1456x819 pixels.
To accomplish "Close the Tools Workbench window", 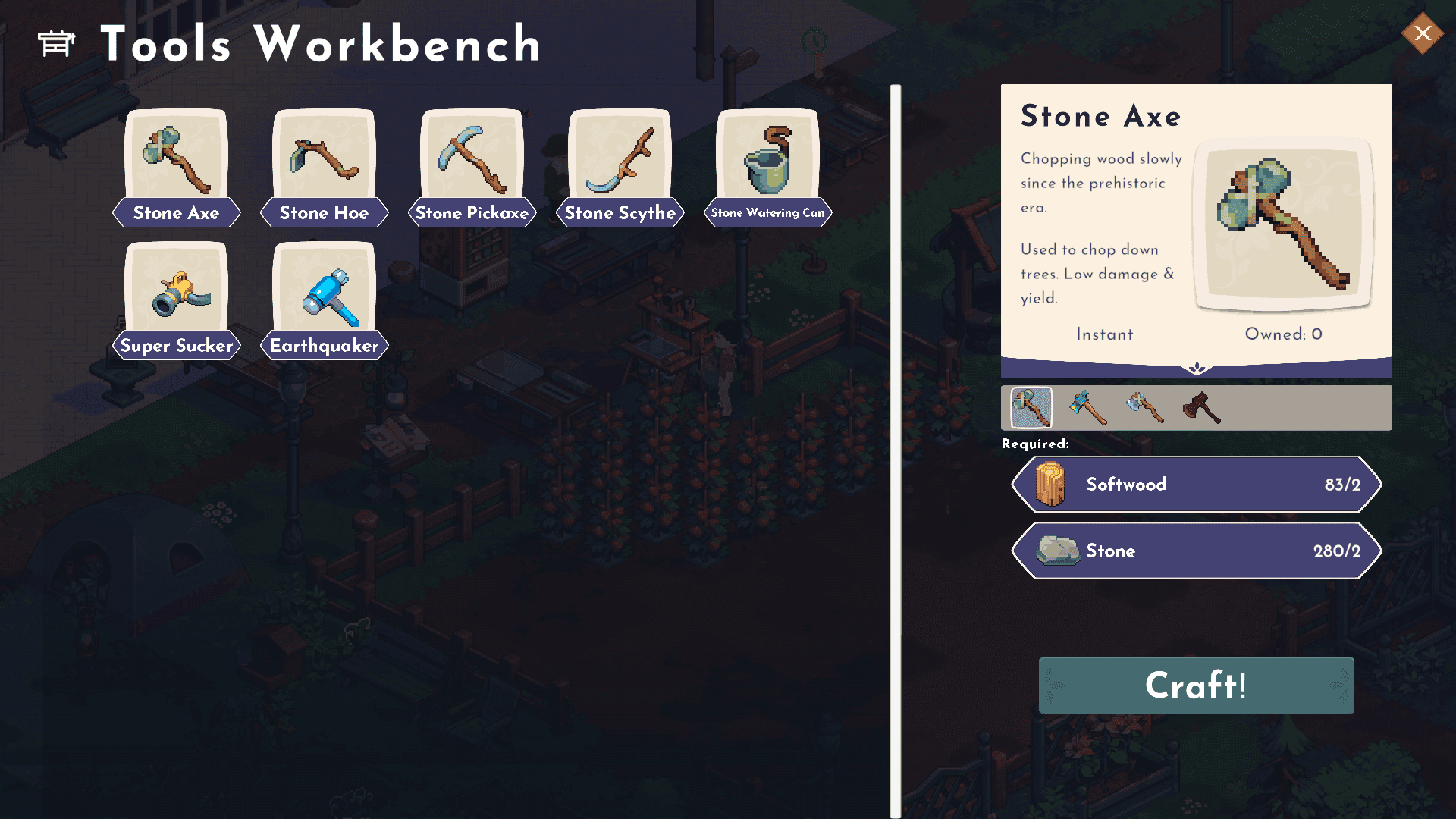I will tap(1422, 33).
